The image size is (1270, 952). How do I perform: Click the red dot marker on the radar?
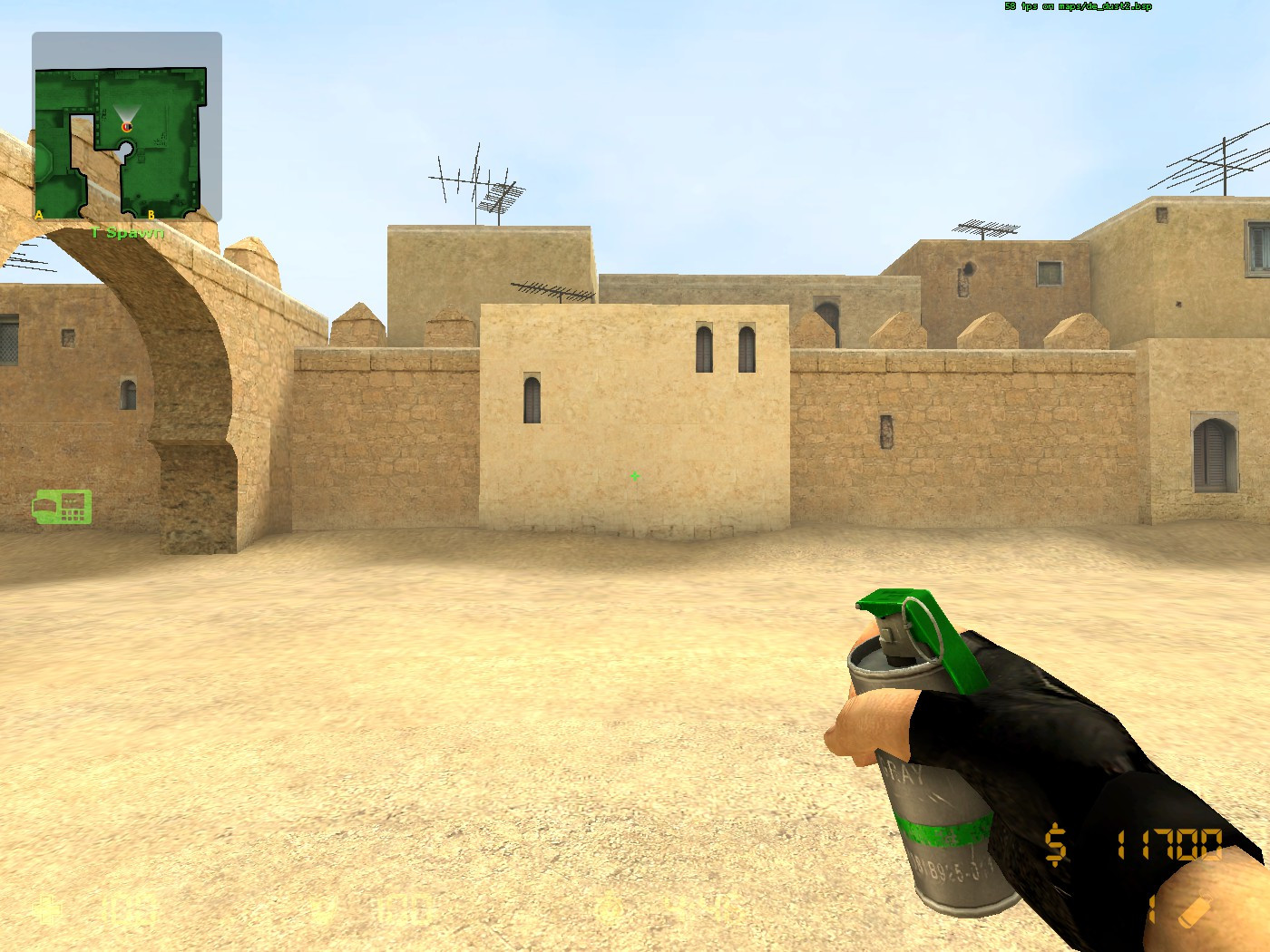pyautogui.click(x=126, y=129)
